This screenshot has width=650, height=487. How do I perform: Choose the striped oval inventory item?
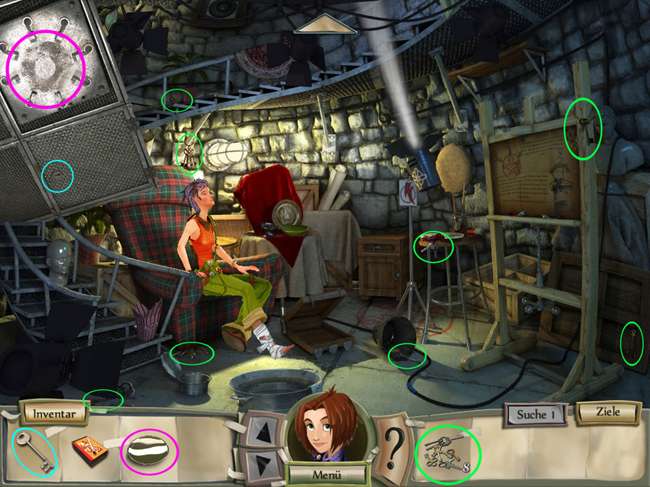click(149, 450)
